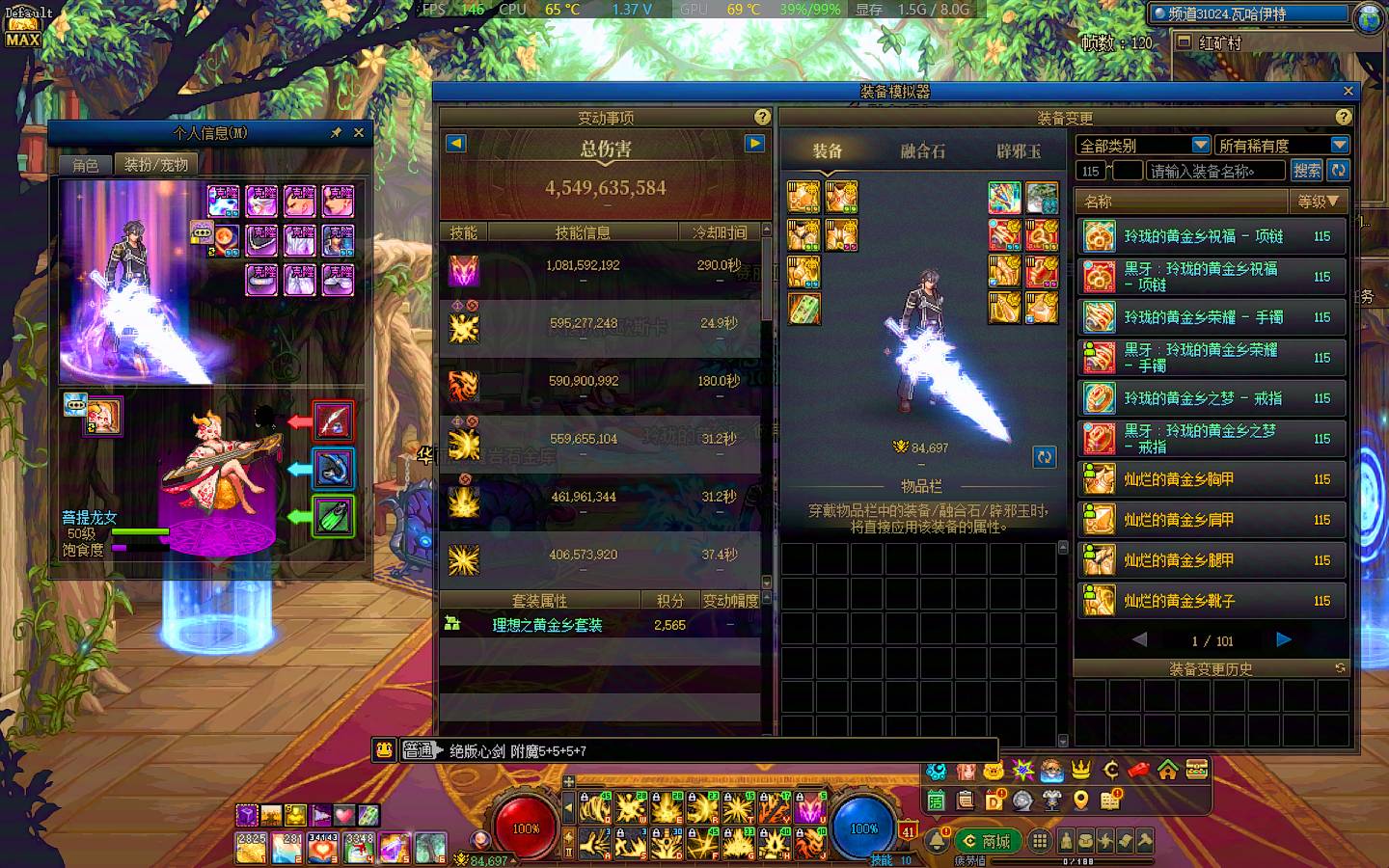Close the 装备模拟器 window
This screenshot has width=1389, height=868.
click(x=1348, y=91)
